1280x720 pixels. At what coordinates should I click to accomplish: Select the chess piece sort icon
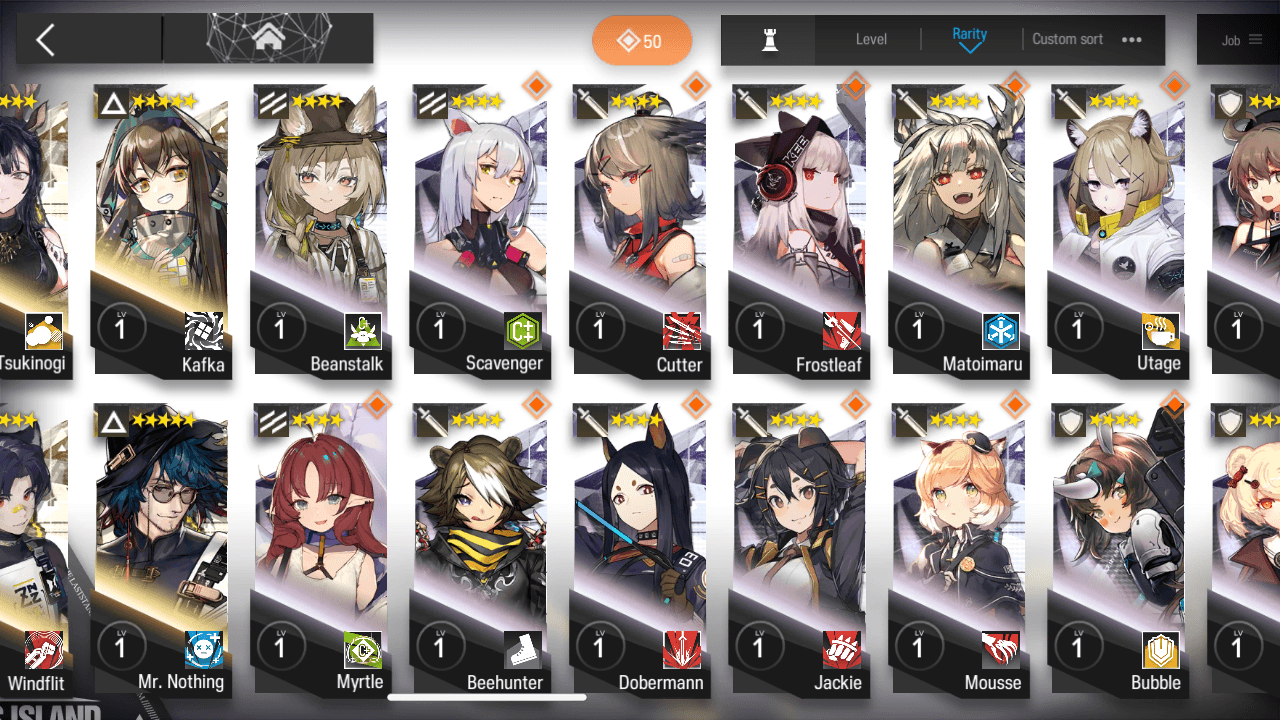[769, 40]
